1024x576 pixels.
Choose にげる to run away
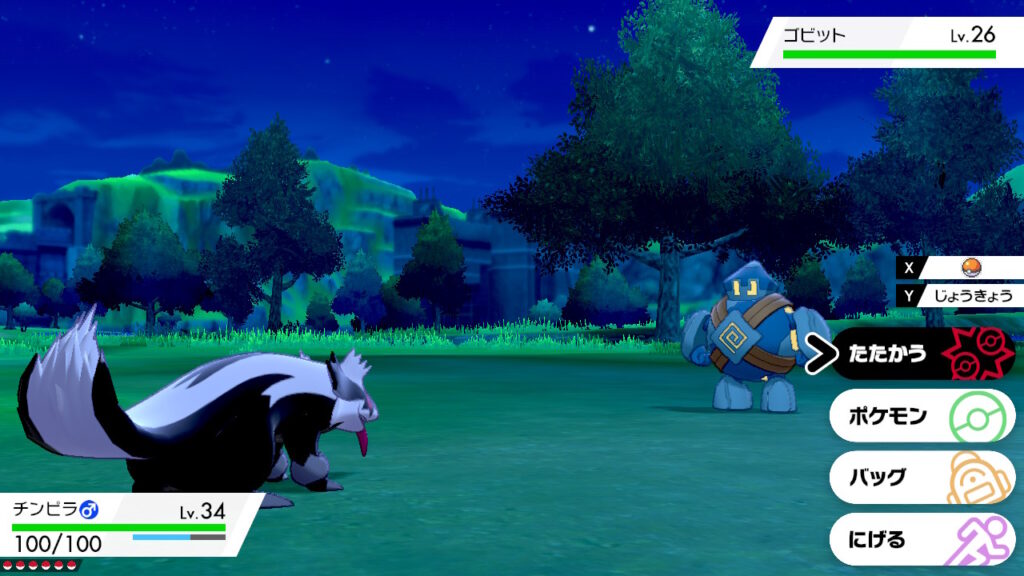920,539
